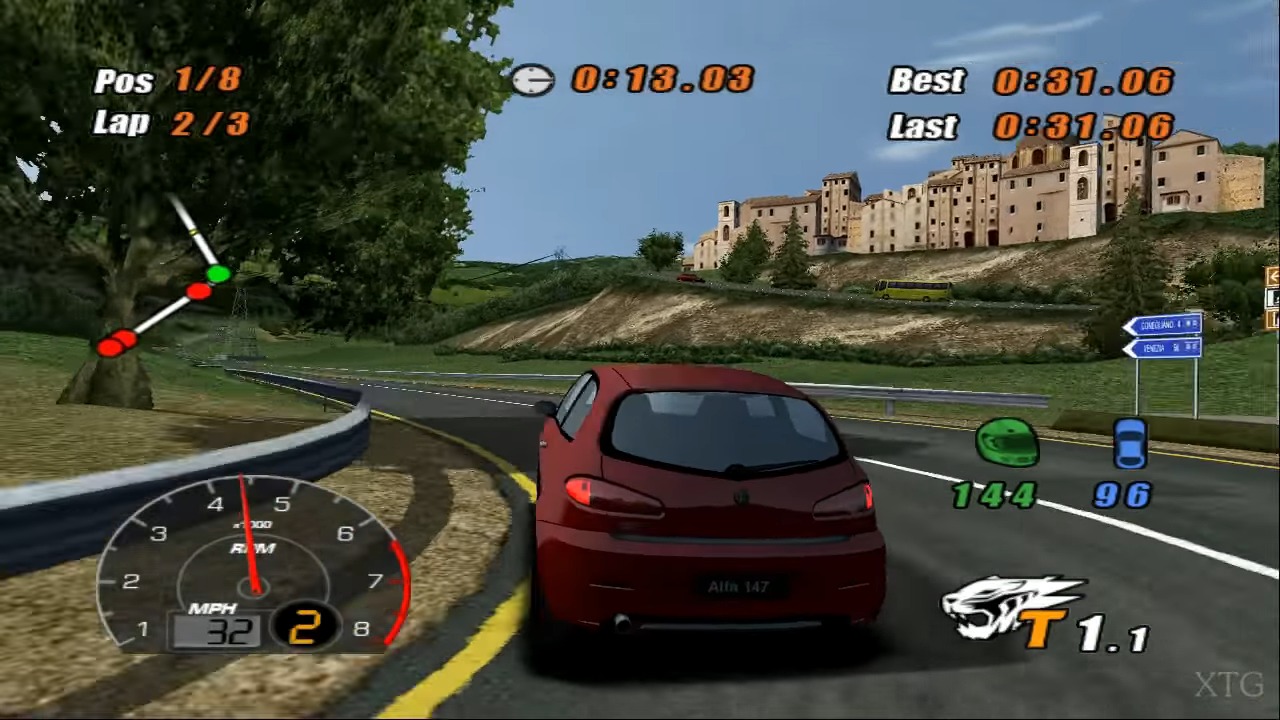The width and height of the screenshot is (1280, 720).
Task: Click the green helmet driver icon
Action: 1006,443
